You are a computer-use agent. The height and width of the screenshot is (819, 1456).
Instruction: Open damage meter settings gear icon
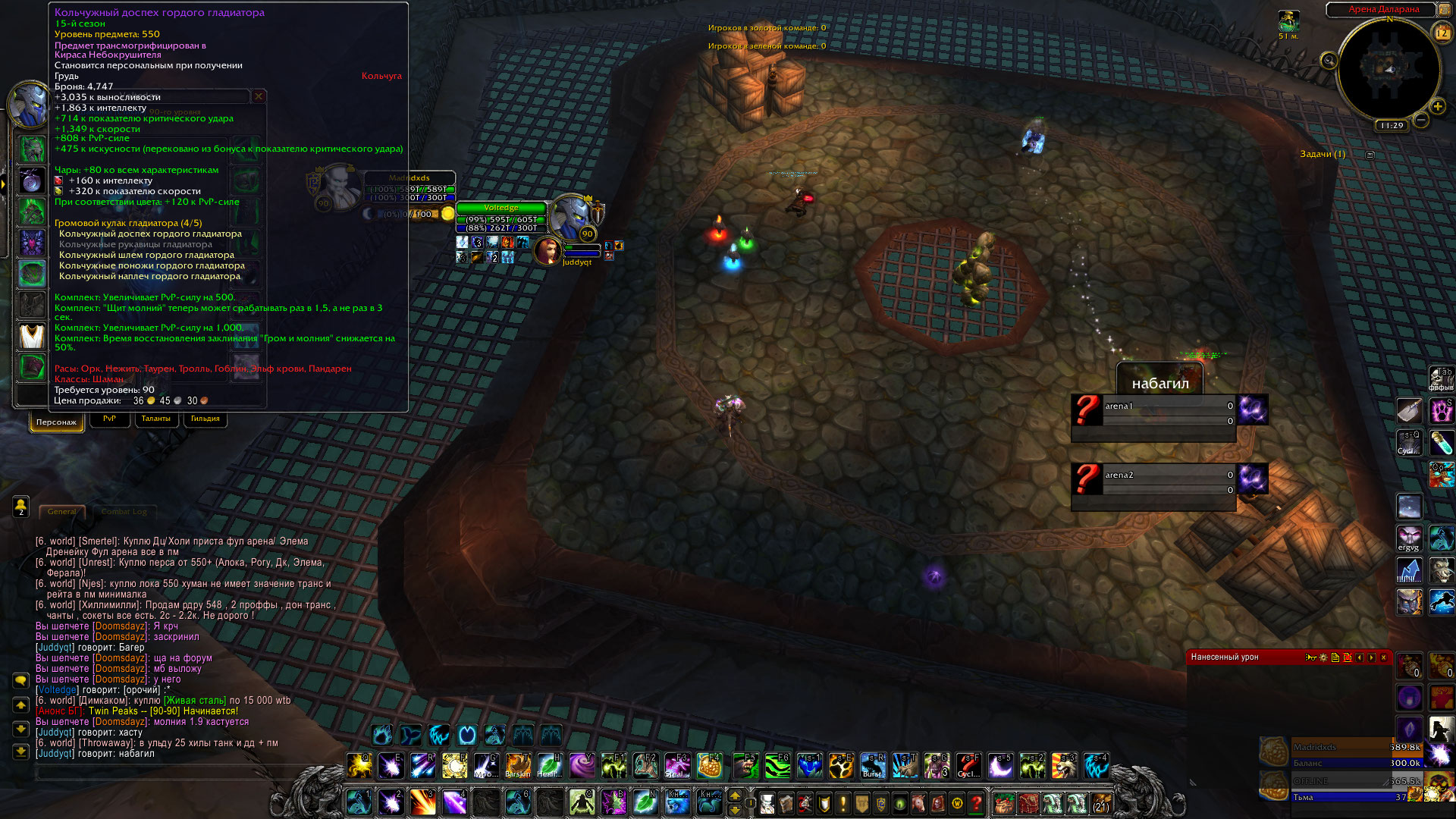(x=1323, y=657)
